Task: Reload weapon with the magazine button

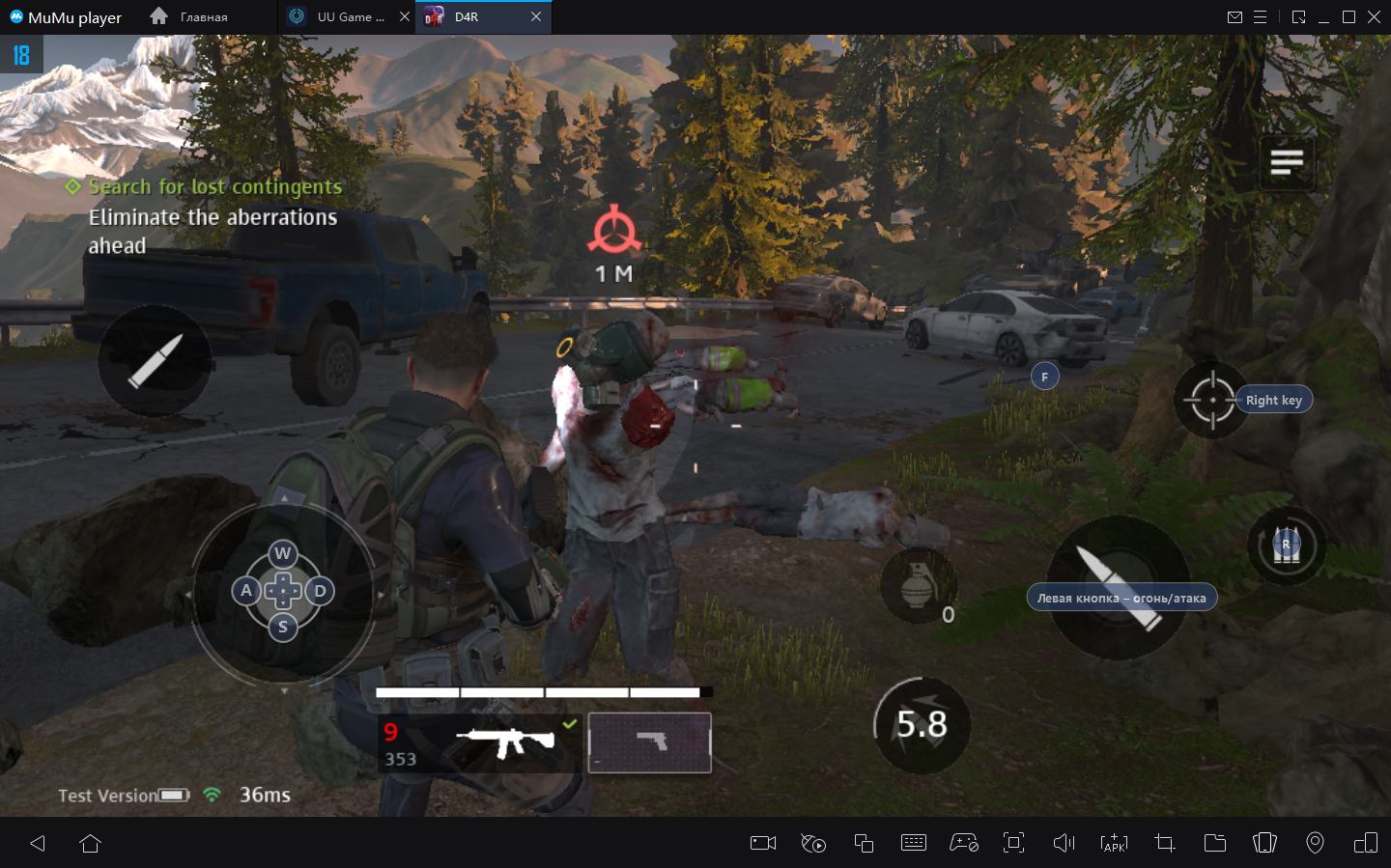Action: click(1286, 546)
